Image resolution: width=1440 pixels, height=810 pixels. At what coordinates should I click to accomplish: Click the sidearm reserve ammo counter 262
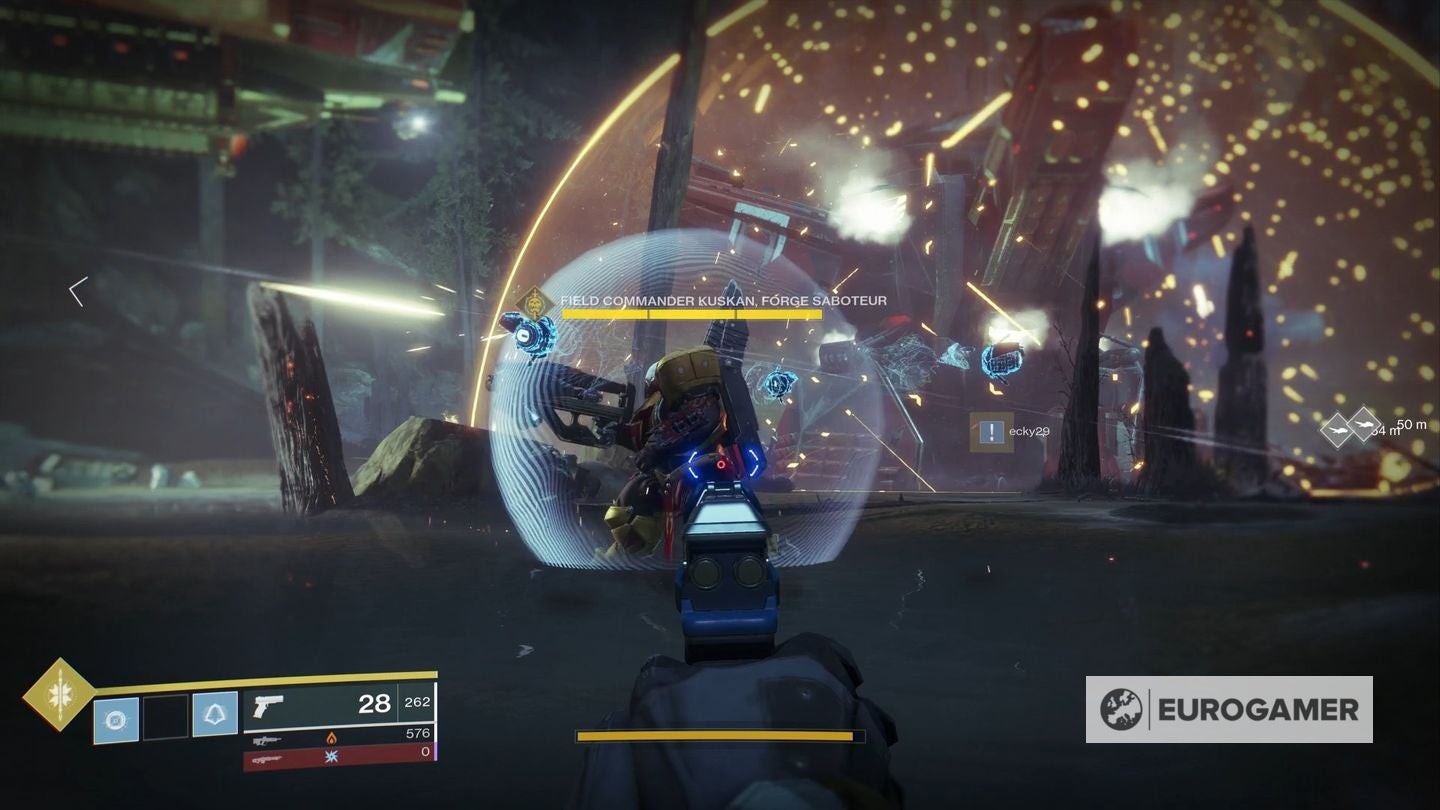[417, 702]
